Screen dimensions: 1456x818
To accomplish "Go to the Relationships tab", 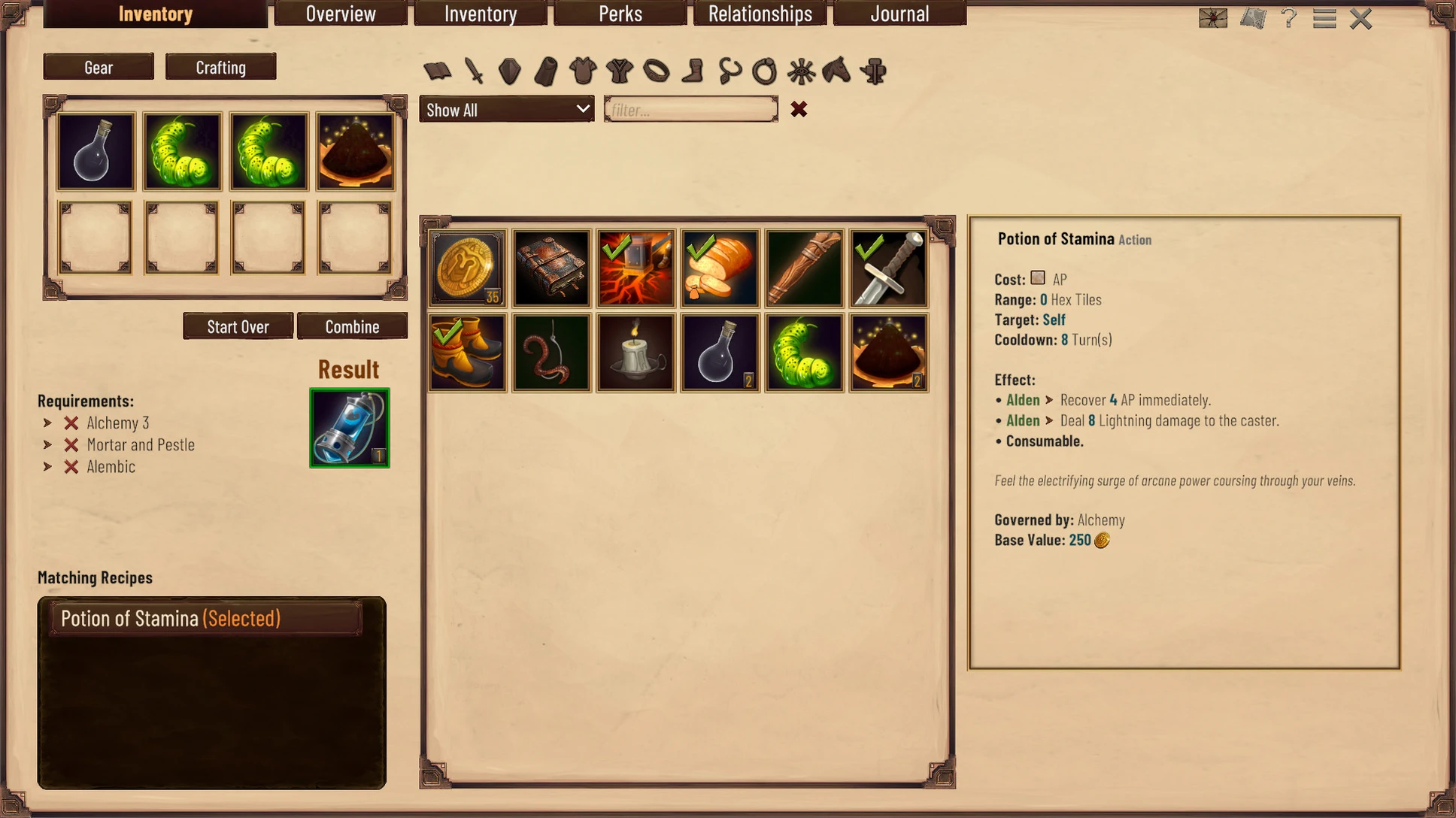I will (x=760, y=14).
